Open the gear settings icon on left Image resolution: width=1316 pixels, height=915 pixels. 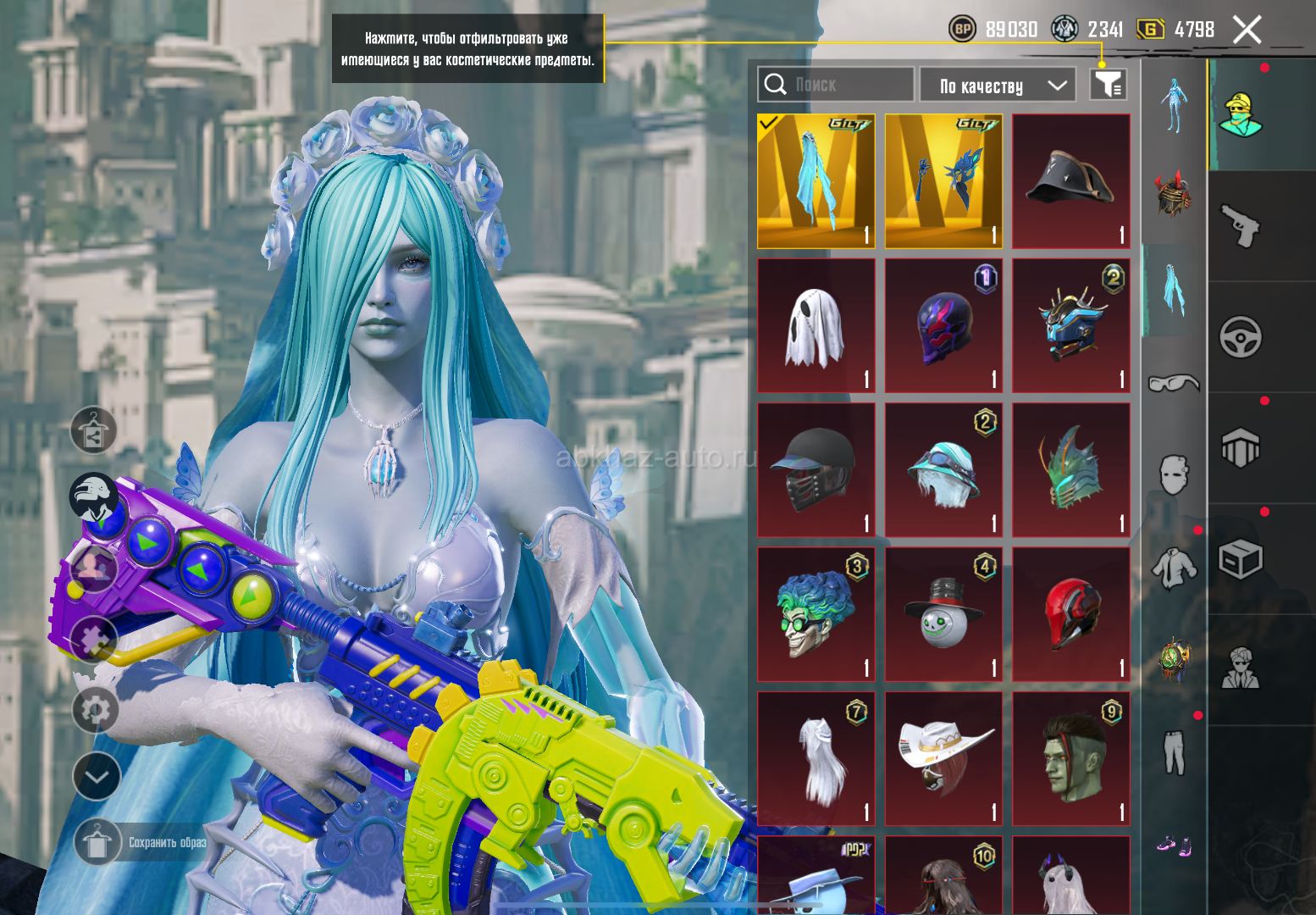point(95,709)
